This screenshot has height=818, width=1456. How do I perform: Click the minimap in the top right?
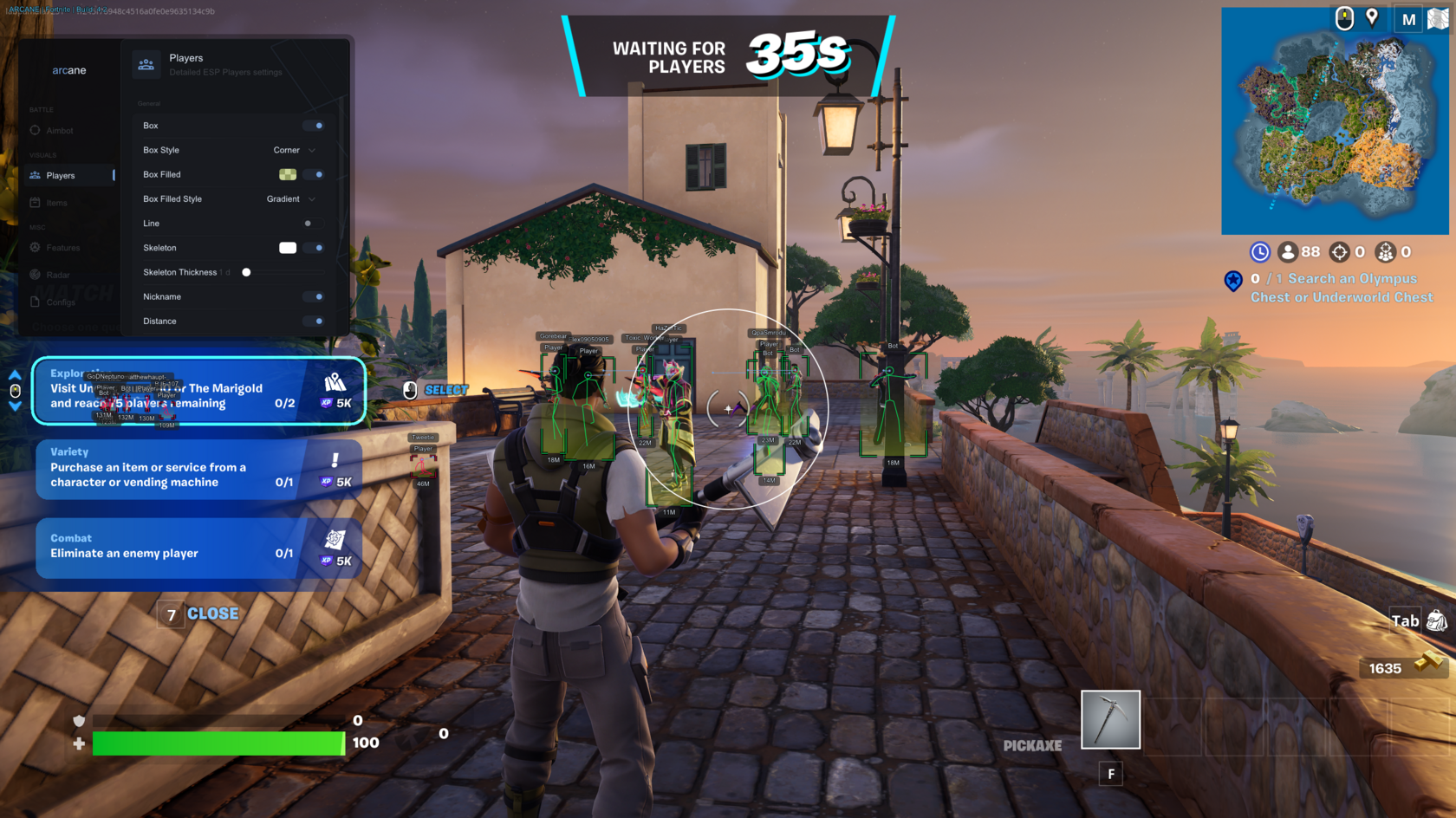click(x=1335, y=120)
